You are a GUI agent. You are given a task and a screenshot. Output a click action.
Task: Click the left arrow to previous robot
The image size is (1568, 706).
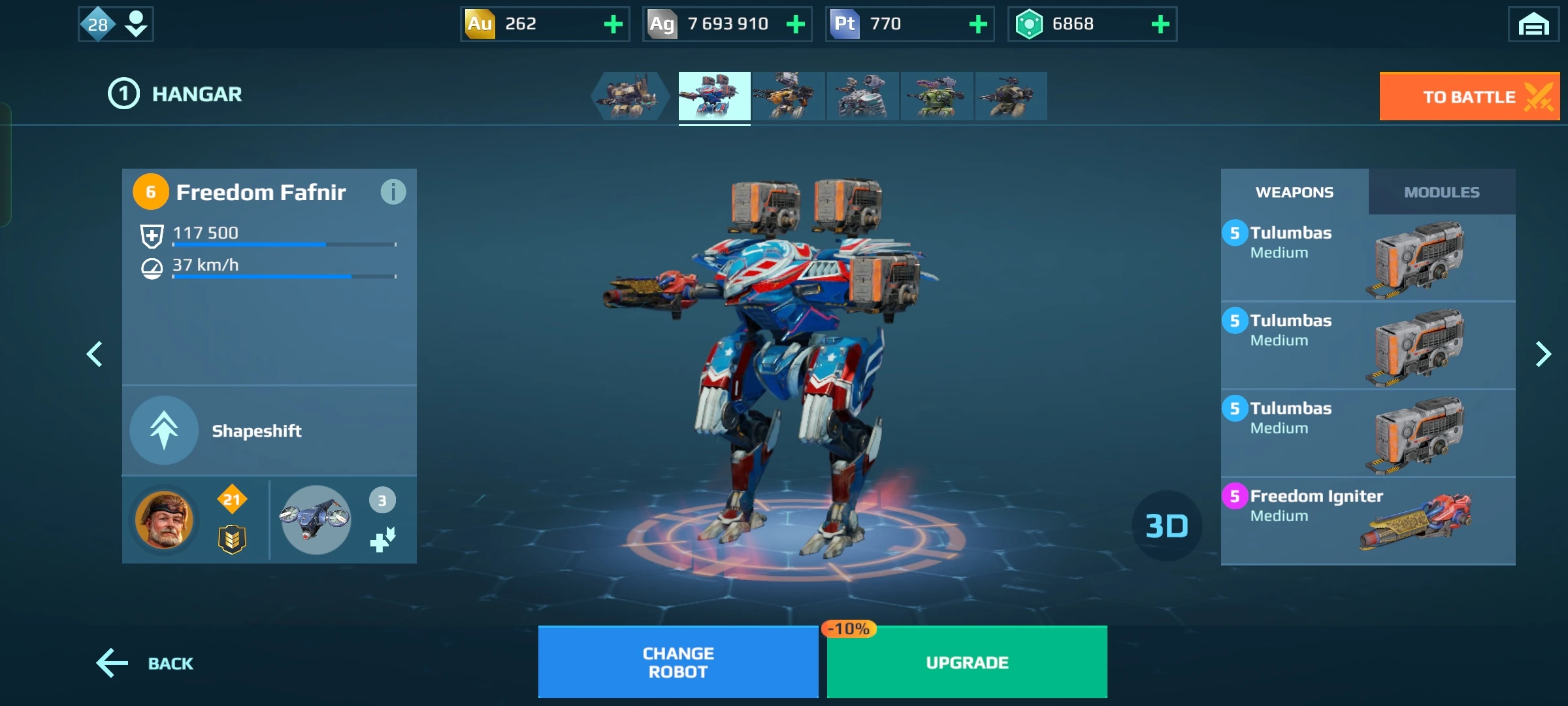(x=94, y=354)
